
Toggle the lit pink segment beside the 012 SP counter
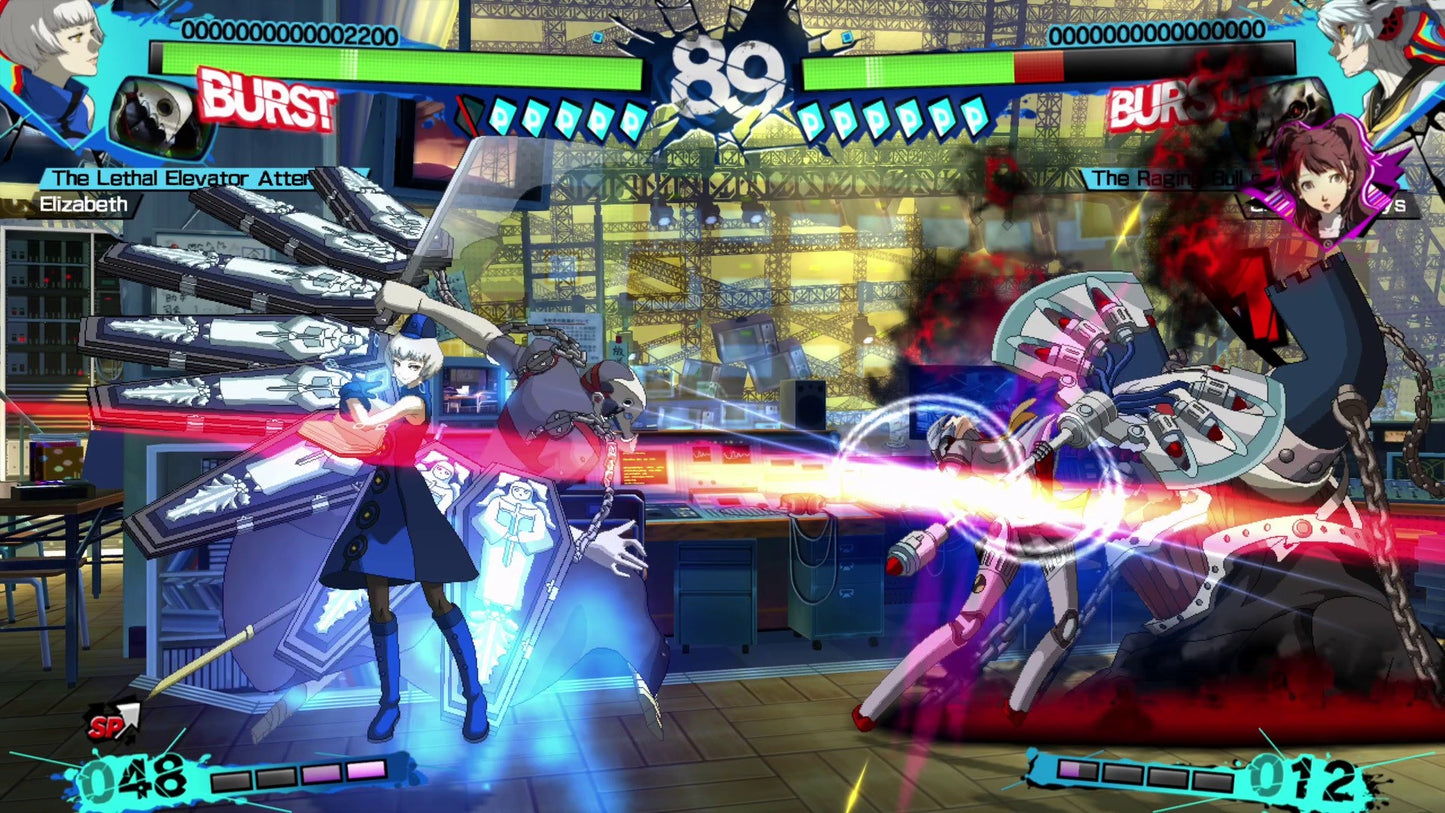1069,770
